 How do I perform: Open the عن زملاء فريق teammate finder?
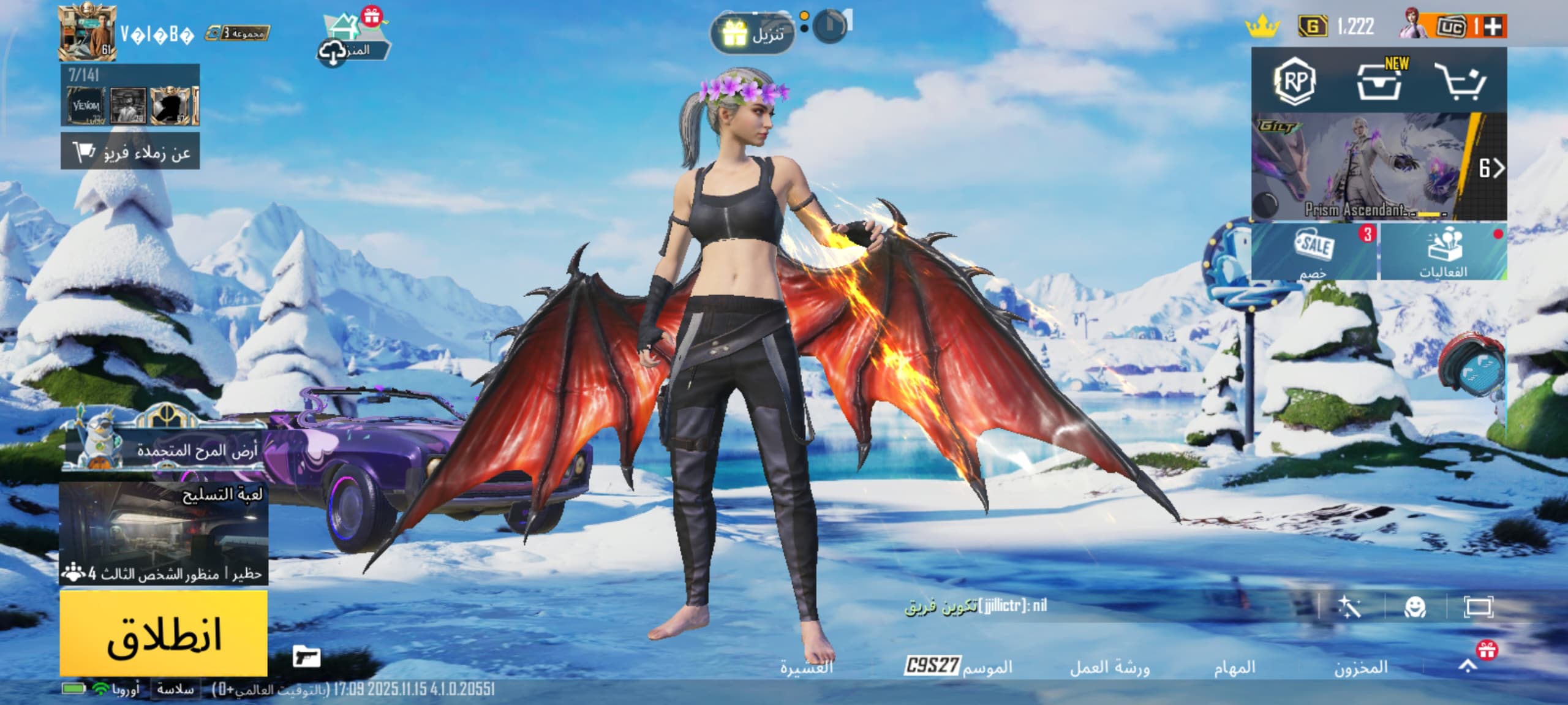[x=130, y=151]
